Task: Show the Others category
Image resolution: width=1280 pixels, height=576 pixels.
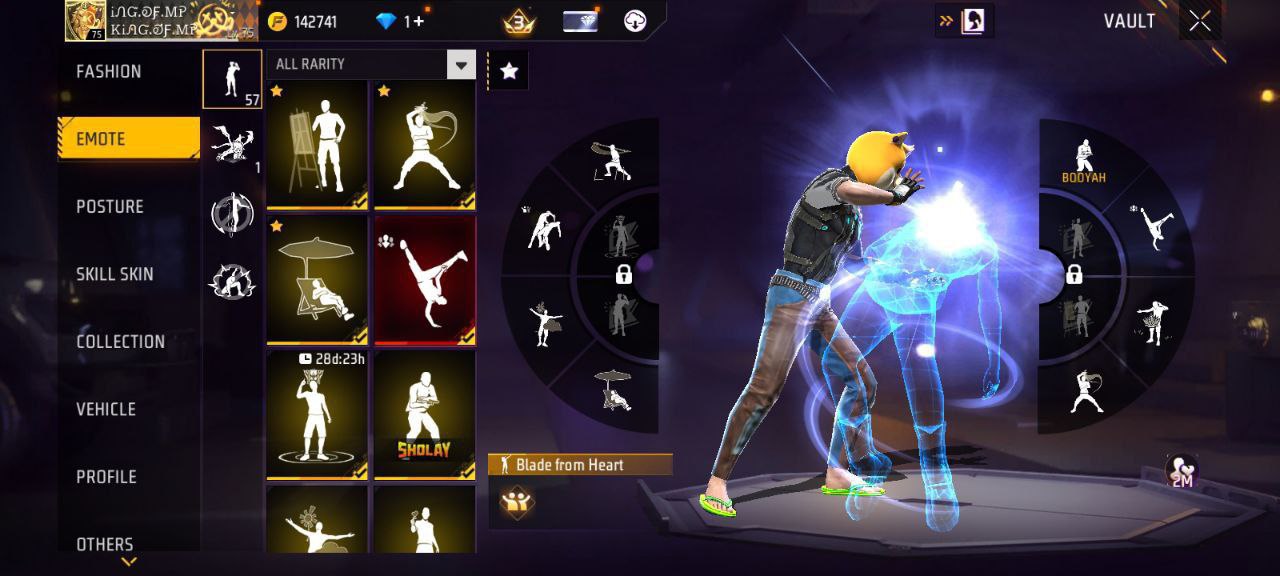Action: tap(105, 543)
